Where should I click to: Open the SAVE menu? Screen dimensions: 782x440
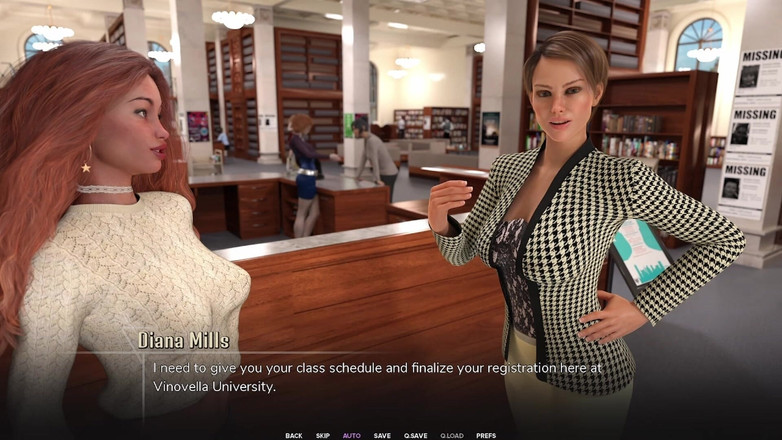(x=382, y=435)
